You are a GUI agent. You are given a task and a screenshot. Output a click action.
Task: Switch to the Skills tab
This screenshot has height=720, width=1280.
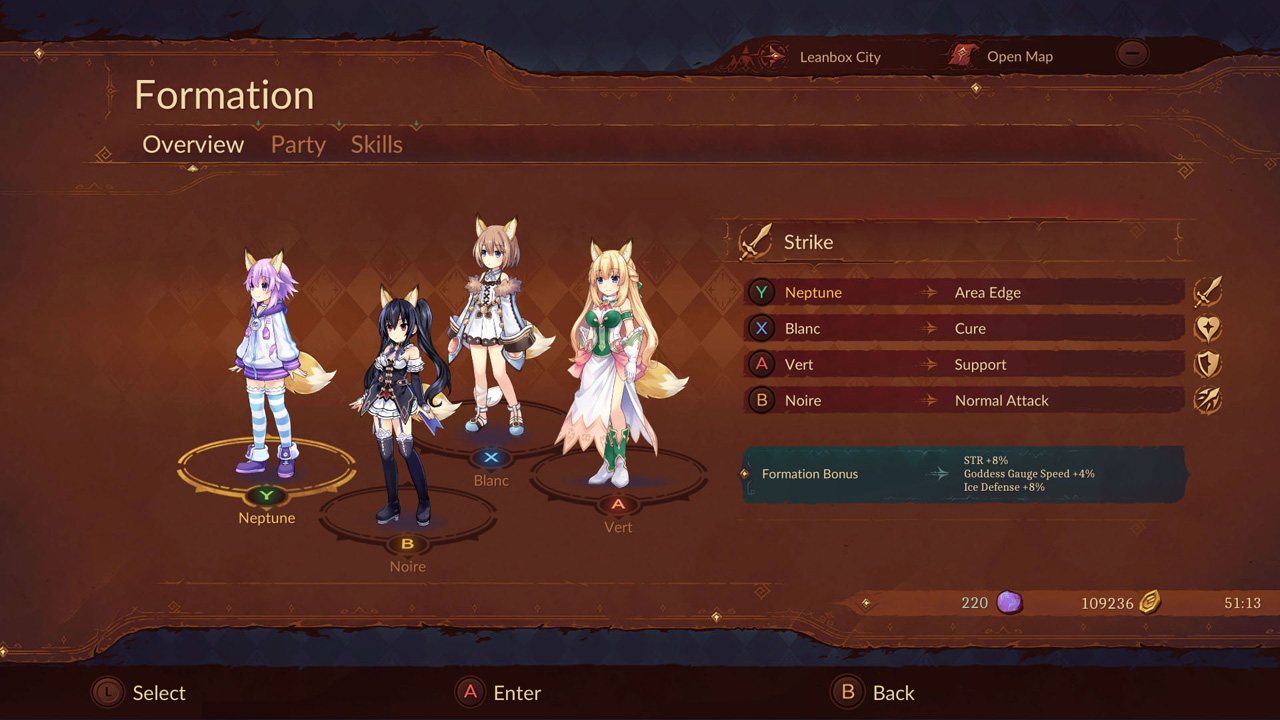point(376,145)
